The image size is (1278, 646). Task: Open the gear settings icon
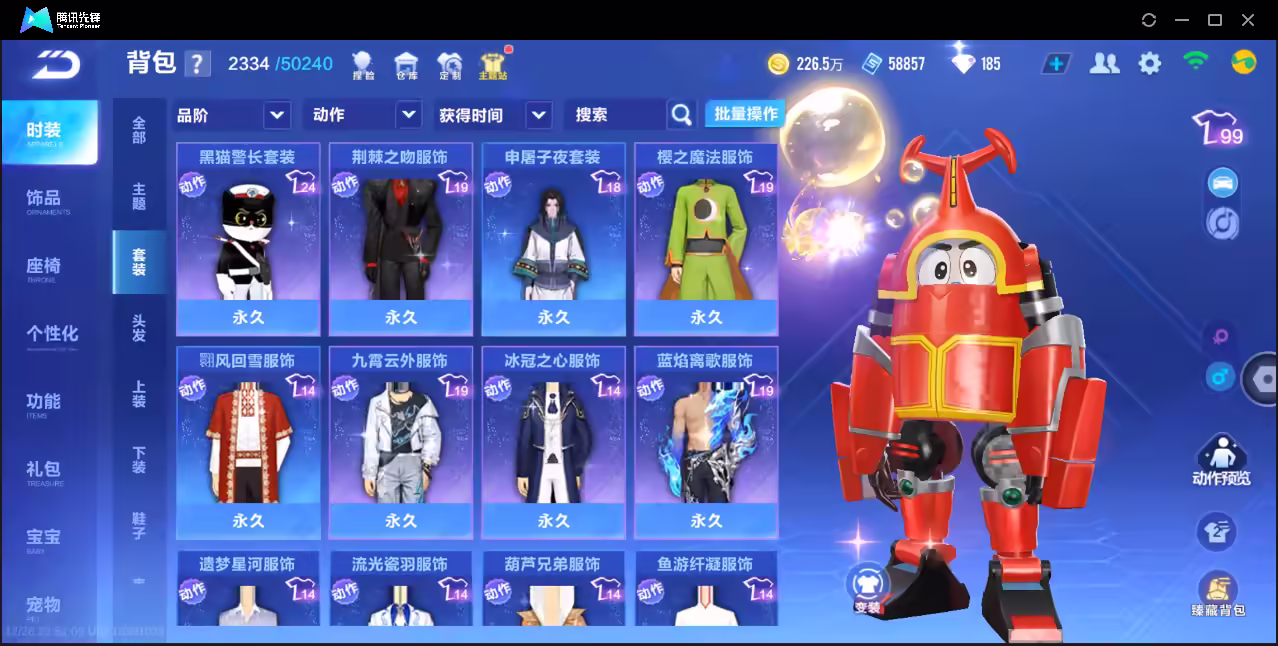click(1150, 64)
